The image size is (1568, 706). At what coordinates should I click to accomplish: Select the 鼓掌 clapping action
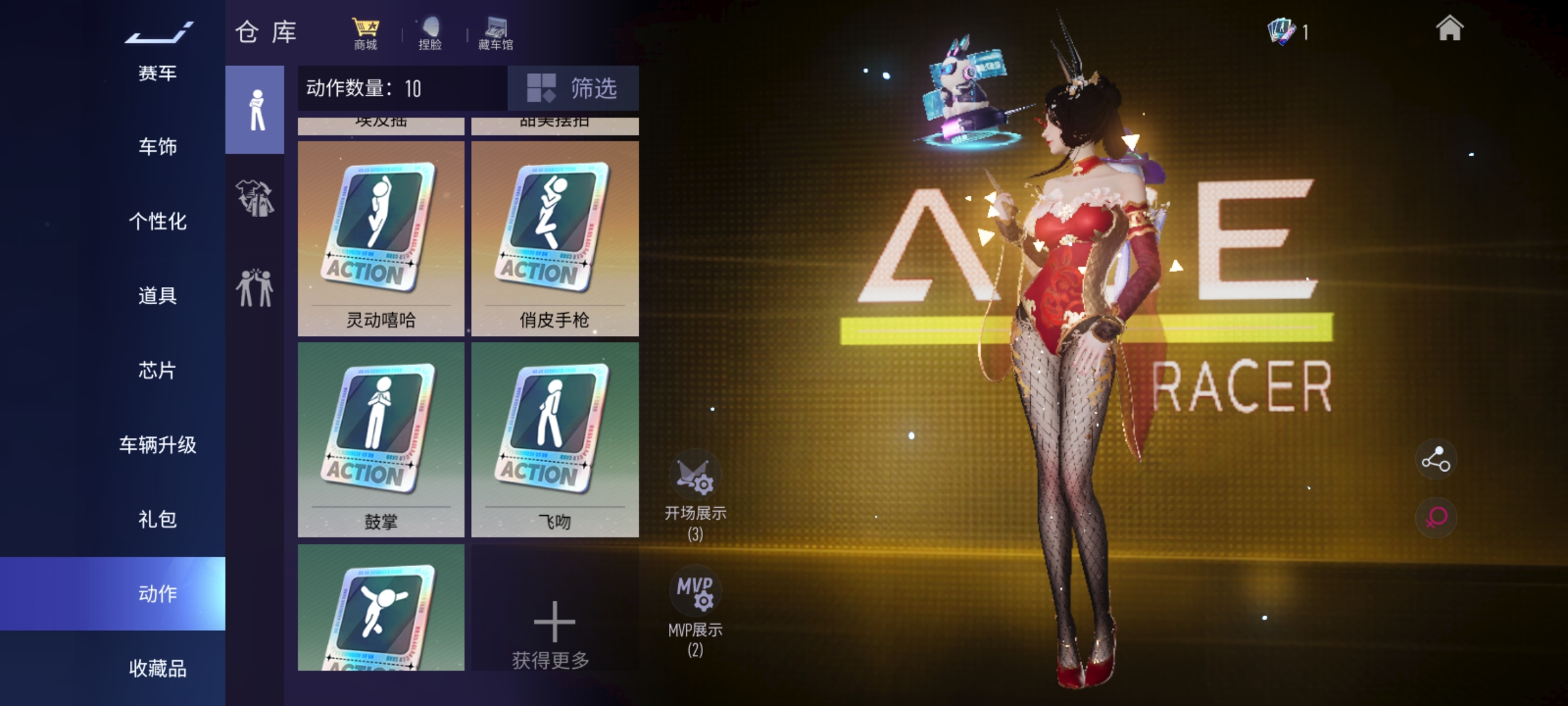click(x=381, y=440)
